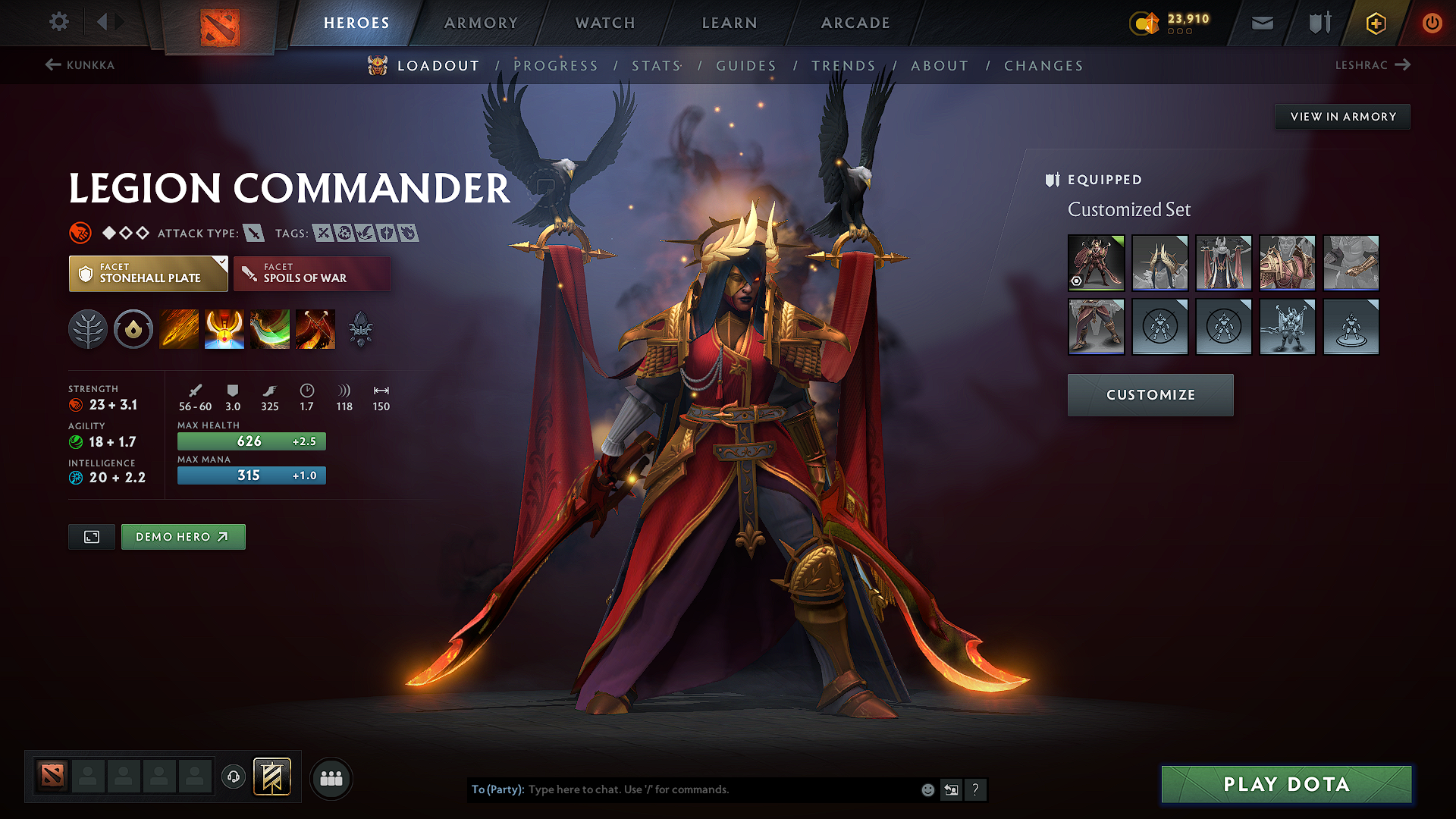Screen dimensions: 1456x819
Task: Click the Dota Plus hexagon icon
Action: [1375, 23]
